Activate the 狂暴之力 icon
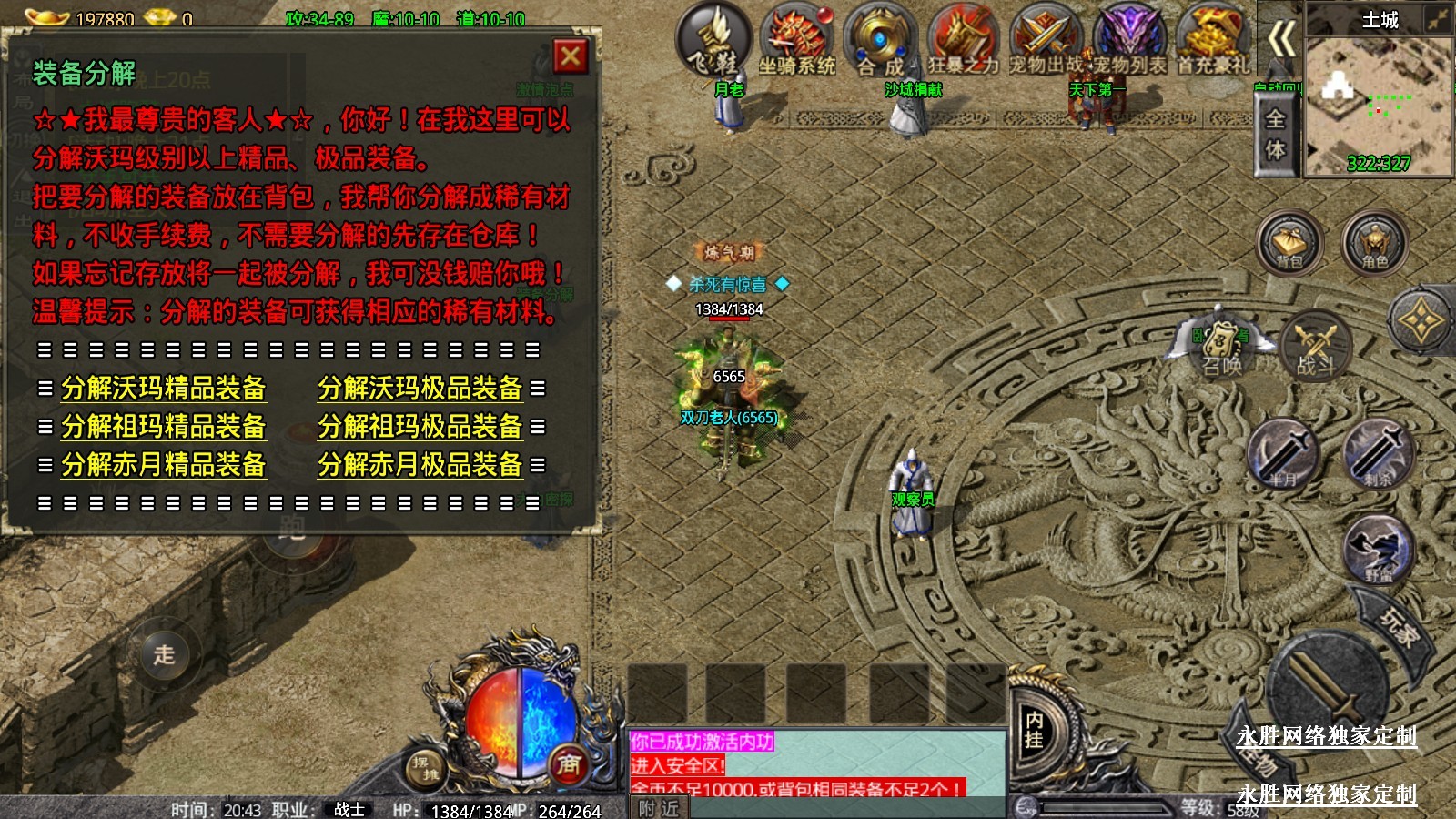Screen dimensions: 1456x819 (963, 40)
